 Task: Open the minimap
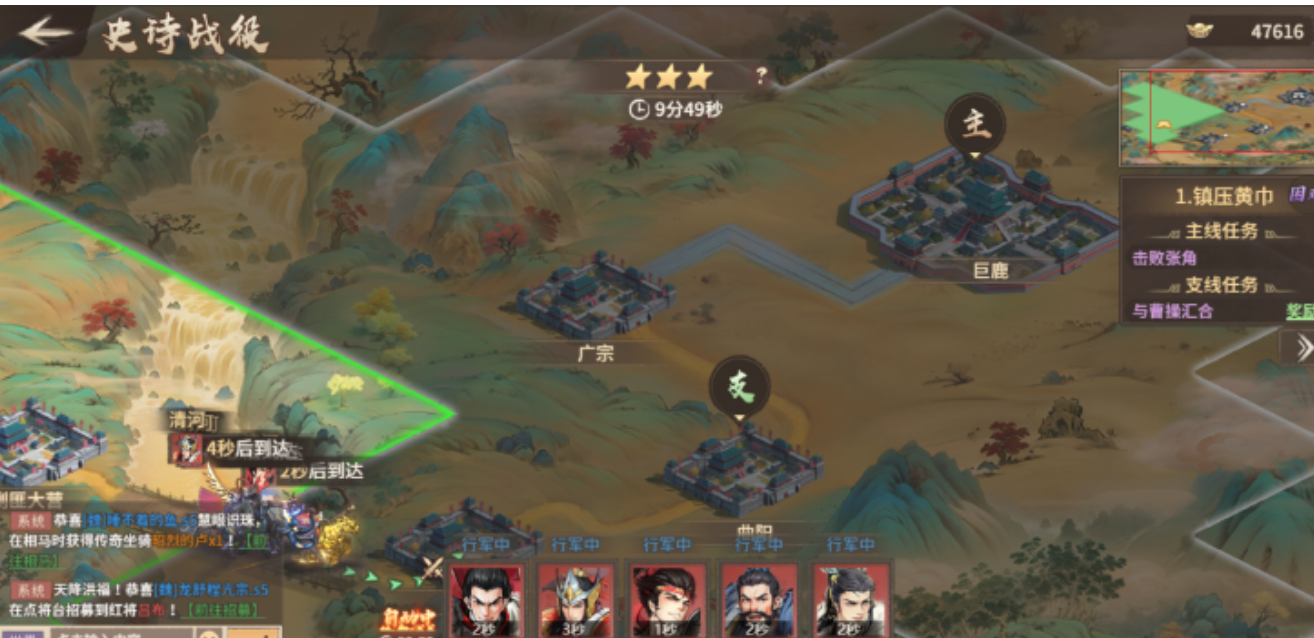pyautogui.click(x=1215, y=111)
